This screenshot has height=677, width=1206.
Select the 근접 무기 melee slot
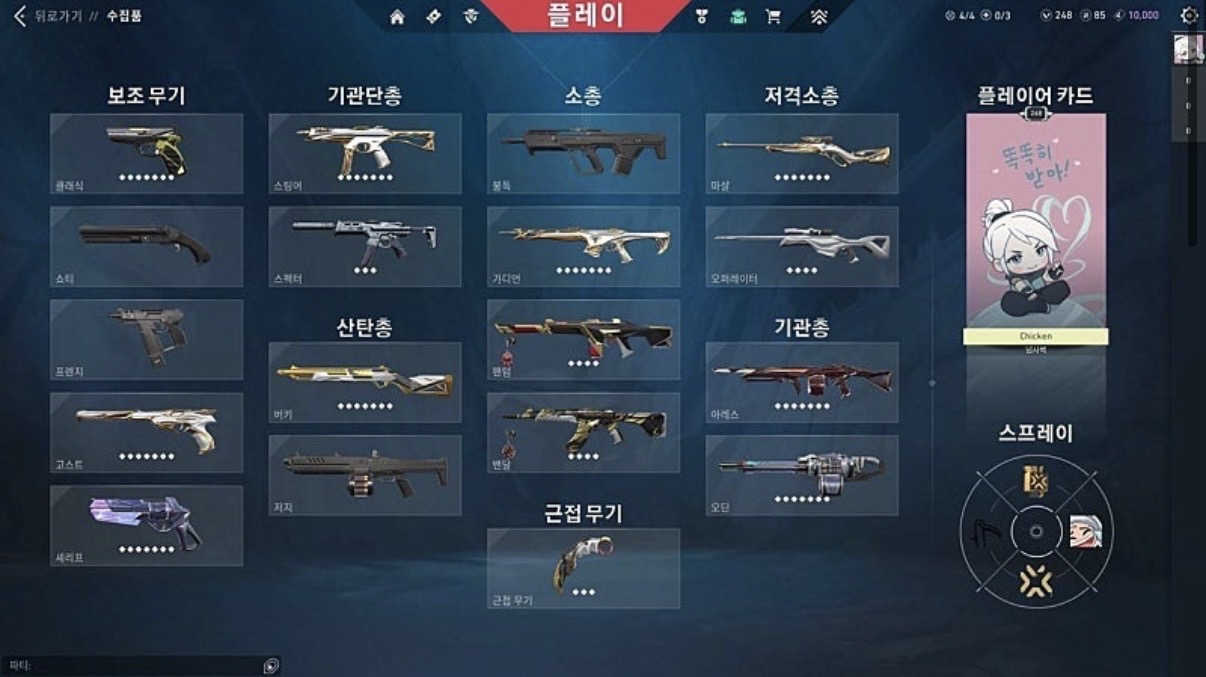click(583, 568)
